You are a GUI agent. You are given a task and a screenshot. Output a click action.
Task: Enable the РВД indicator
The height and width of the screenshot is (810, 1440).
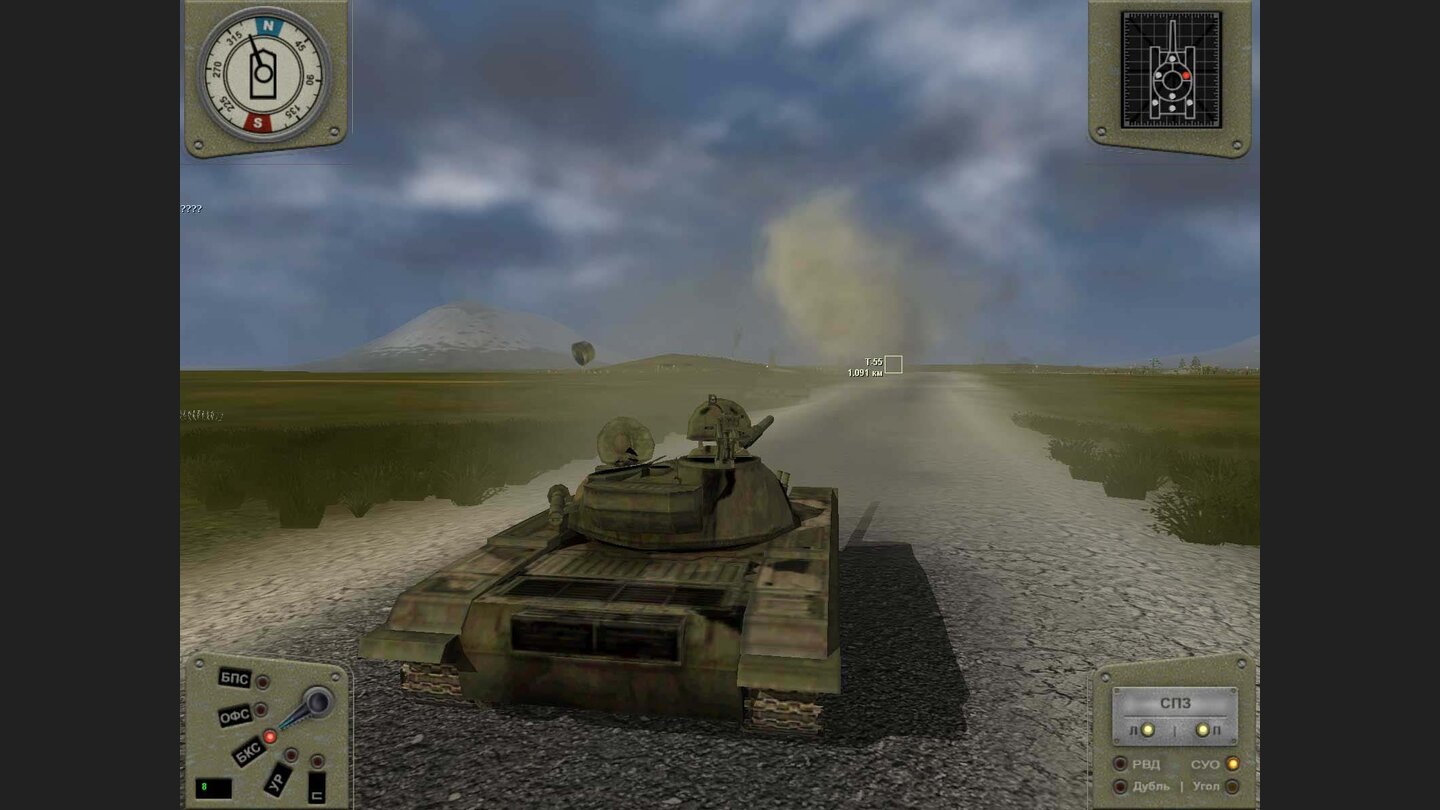(1120, 763)
